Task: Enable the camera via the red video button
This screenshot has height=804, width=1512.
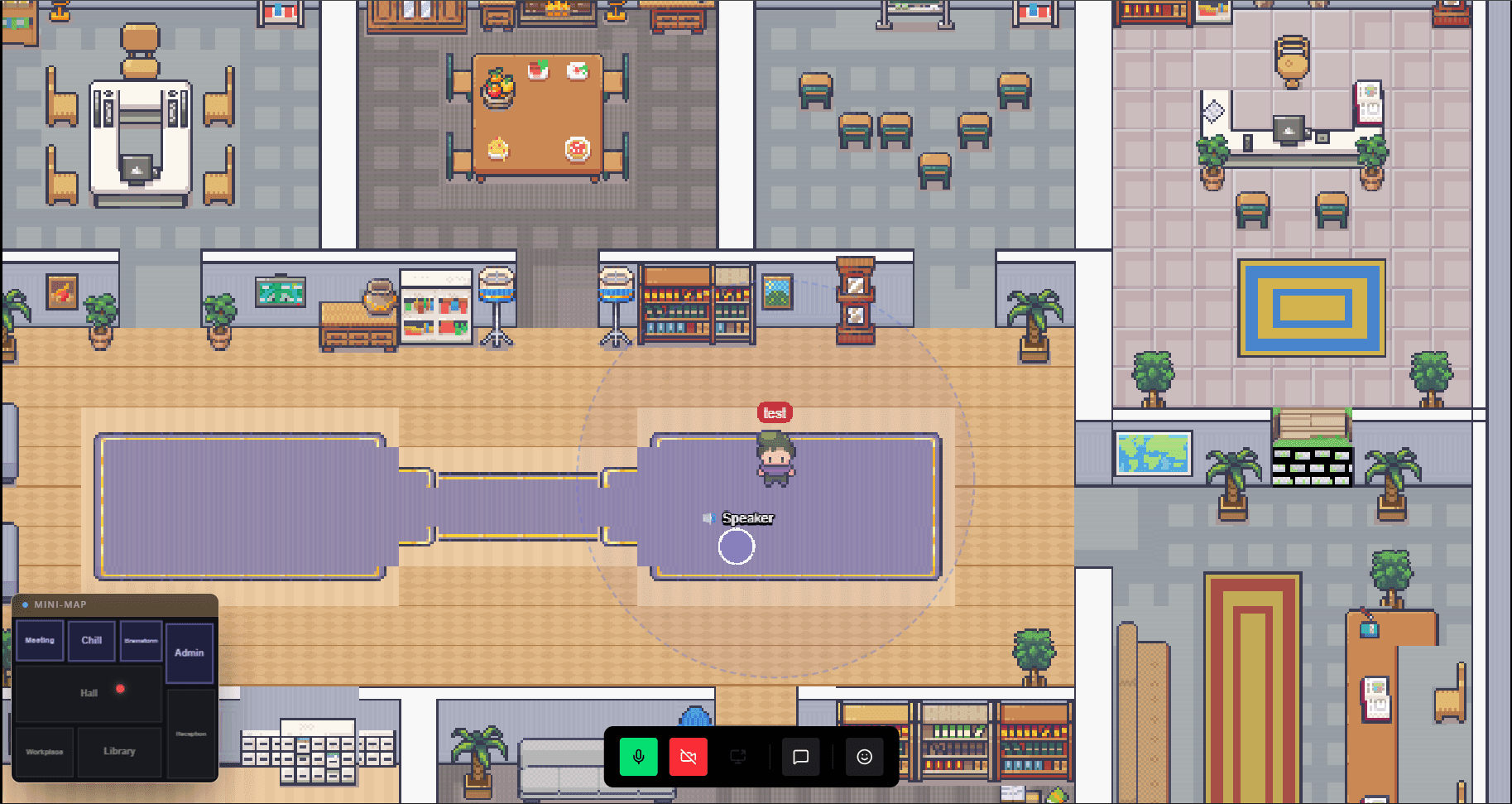Action: coord(688,756)
